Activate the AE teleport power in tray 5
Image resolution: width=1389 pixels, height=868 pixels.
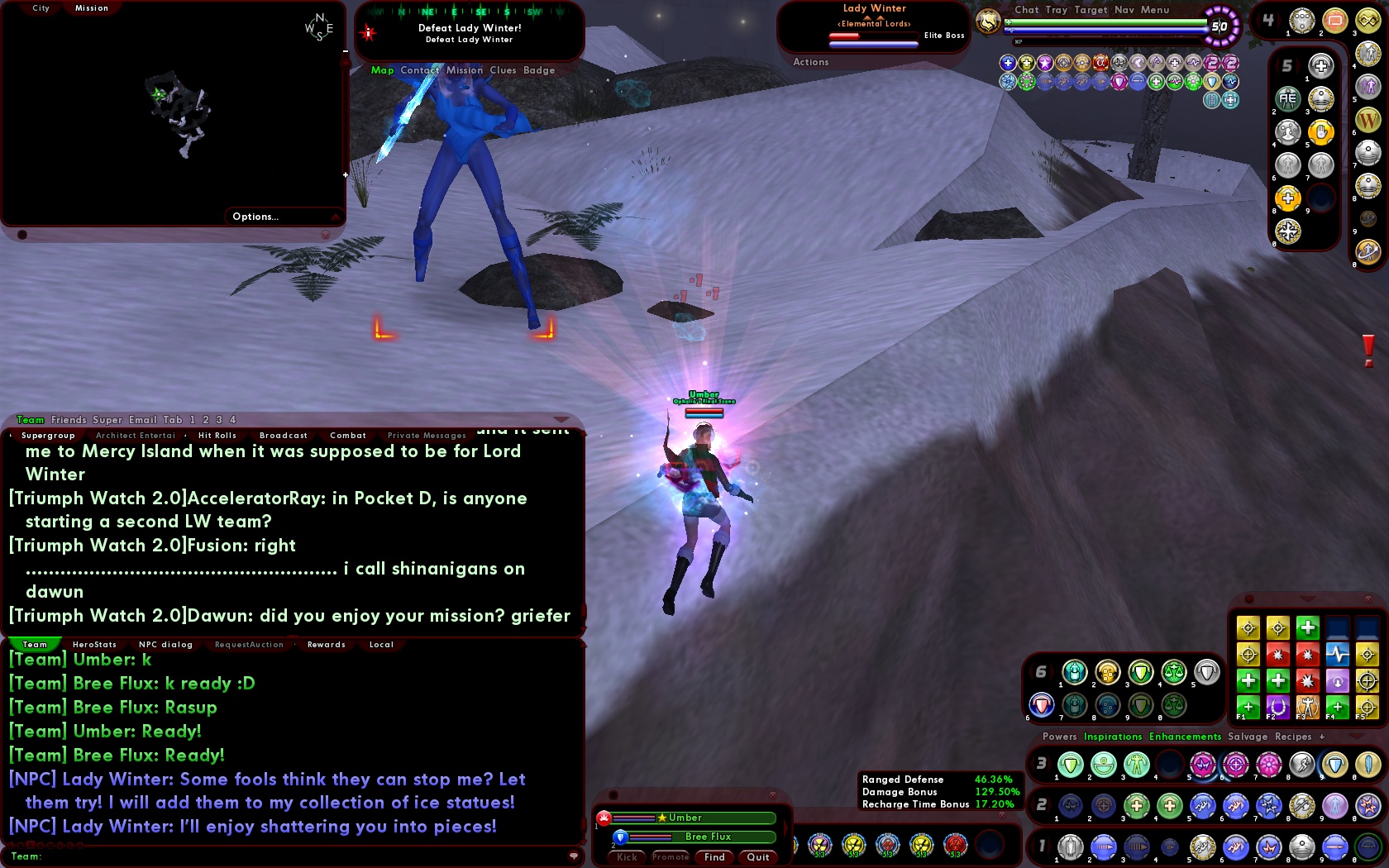[1287, 99]
